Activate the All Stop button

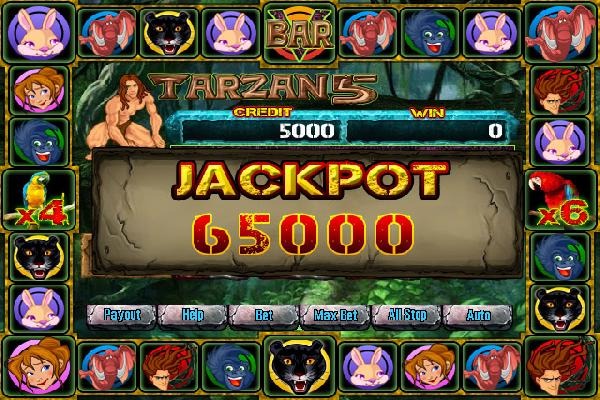[x=407, y=315]
